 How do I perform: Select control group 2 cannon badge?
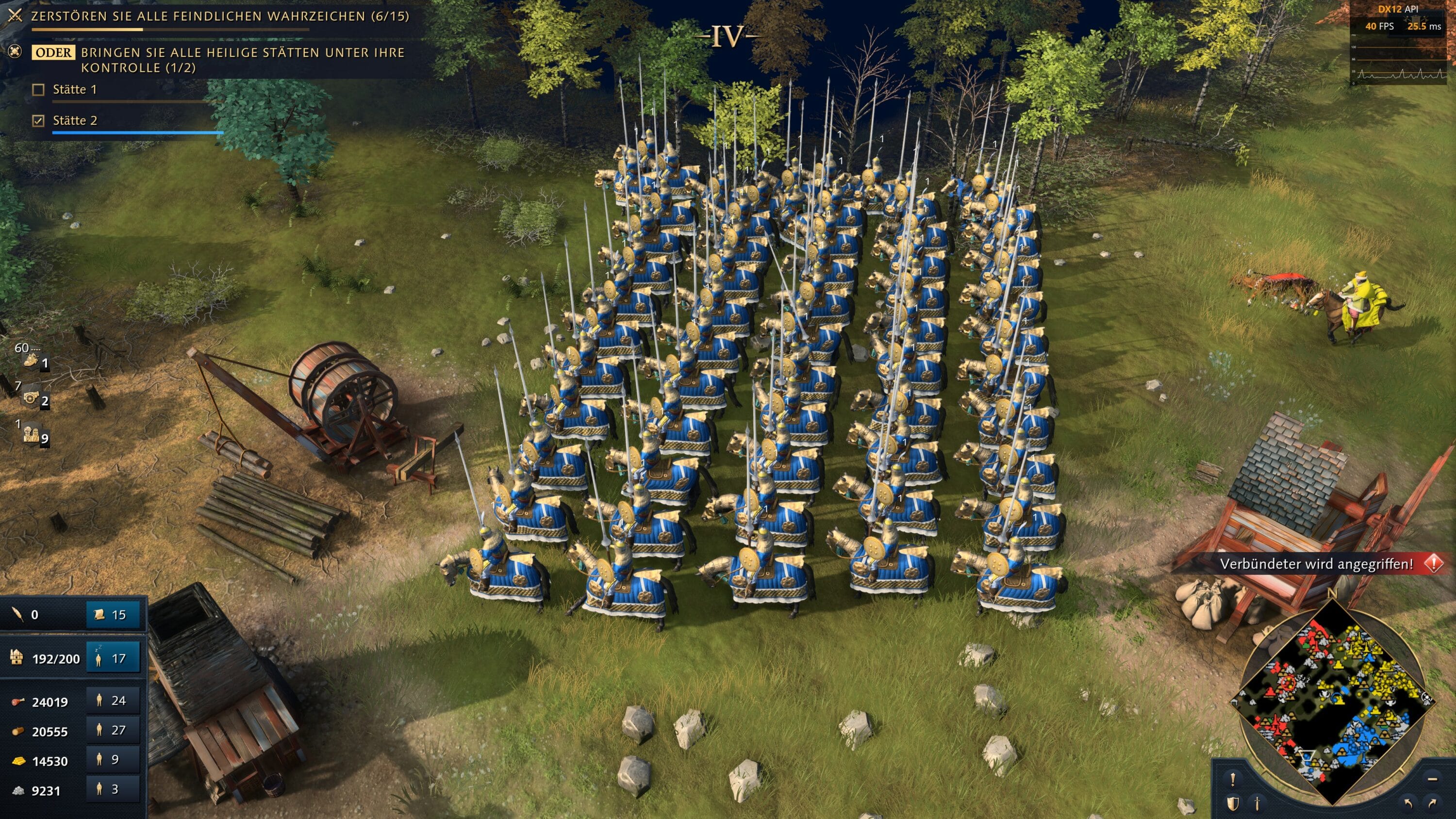[34, 398]
